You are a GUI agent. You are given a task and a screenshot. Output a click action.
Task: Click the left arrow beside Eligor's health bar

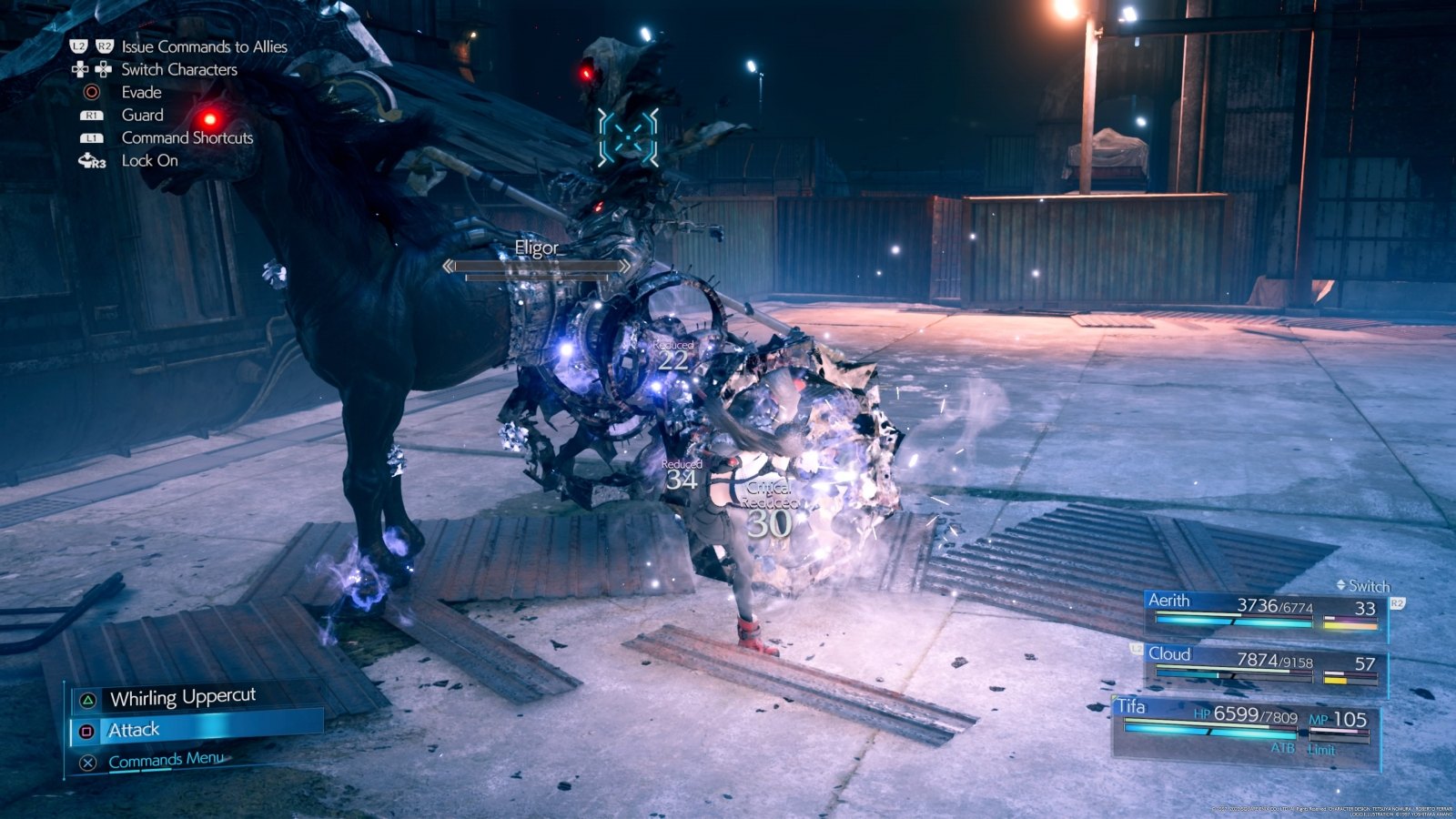(450, 266)
